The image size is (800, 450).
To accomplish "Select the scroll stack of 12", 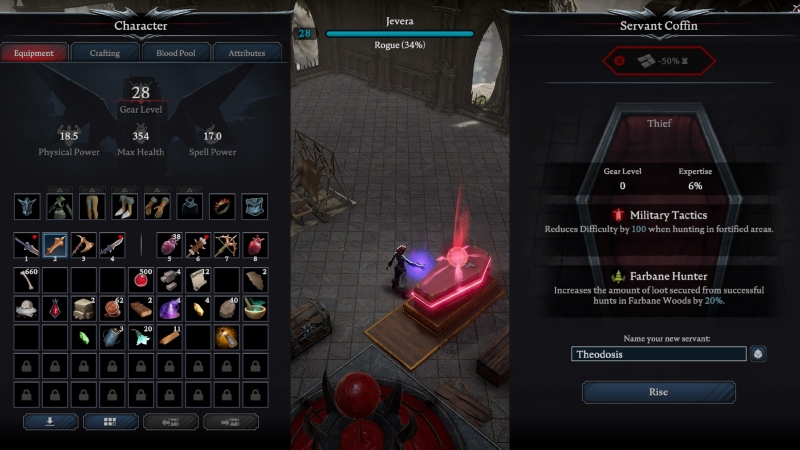I will (x=198, y=281).
